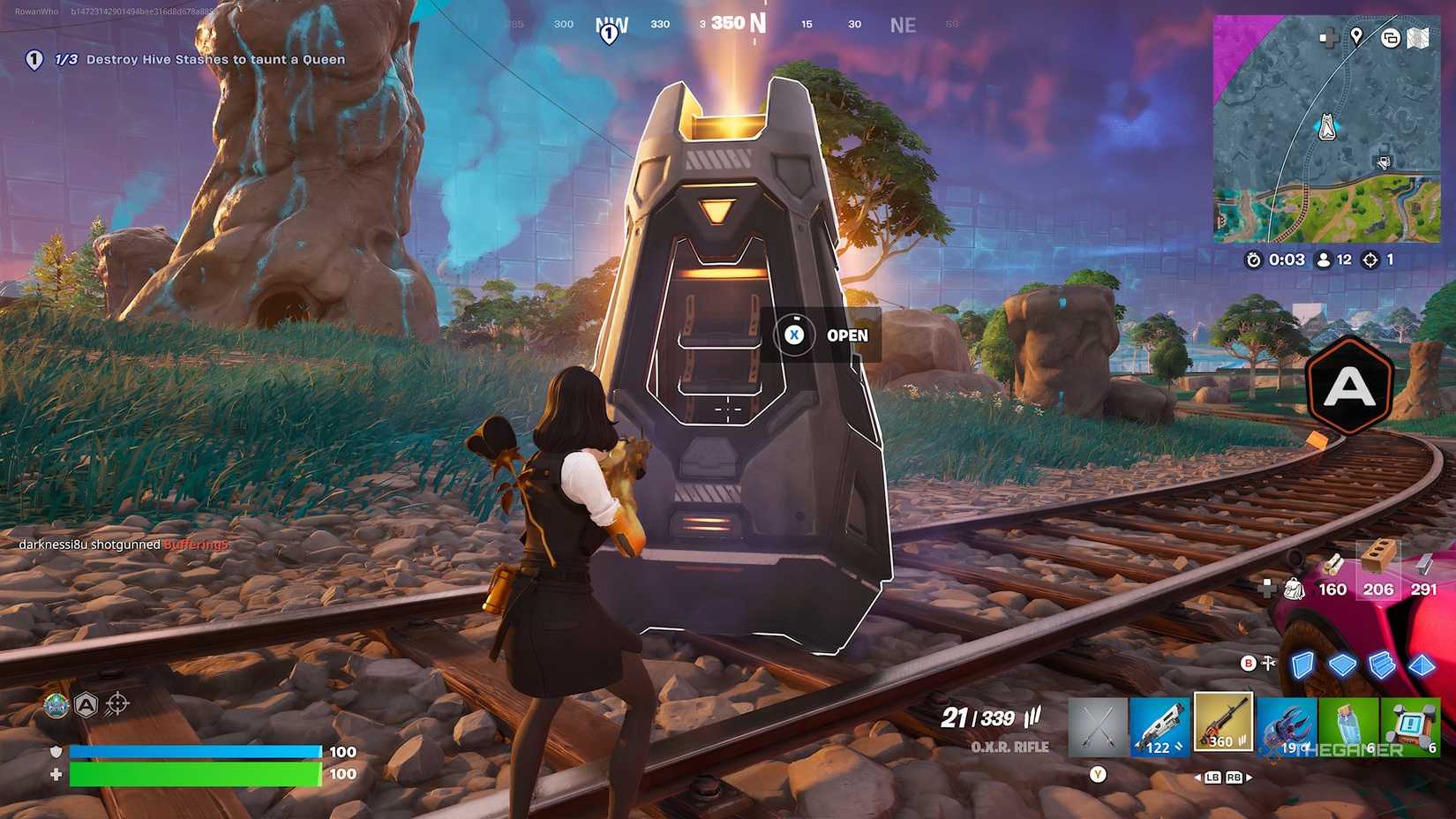
Task: Click the backpack inventory icon
Action: 1294,587
